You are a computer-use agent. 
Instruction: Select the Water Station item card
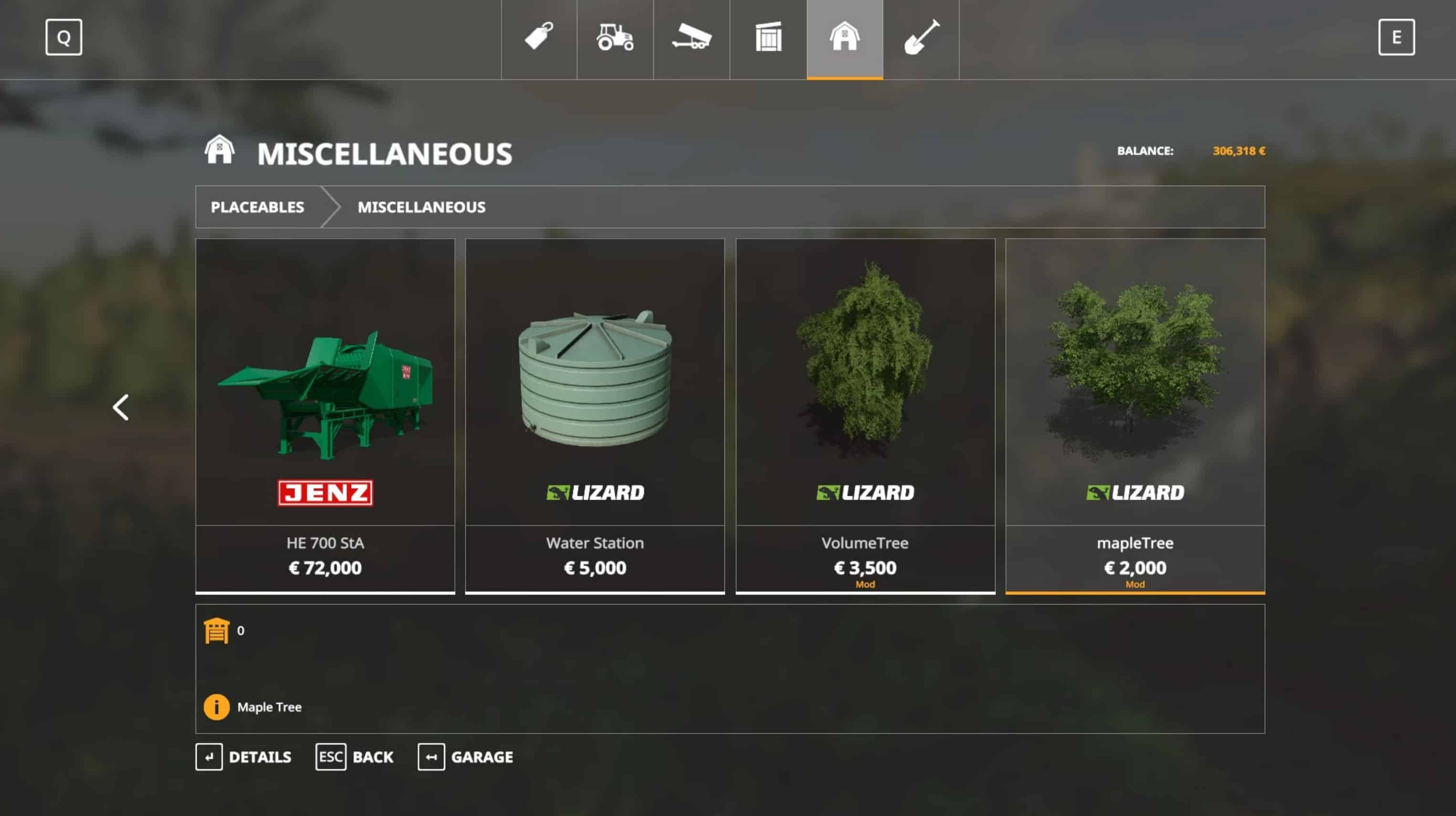tap(595, 415)
